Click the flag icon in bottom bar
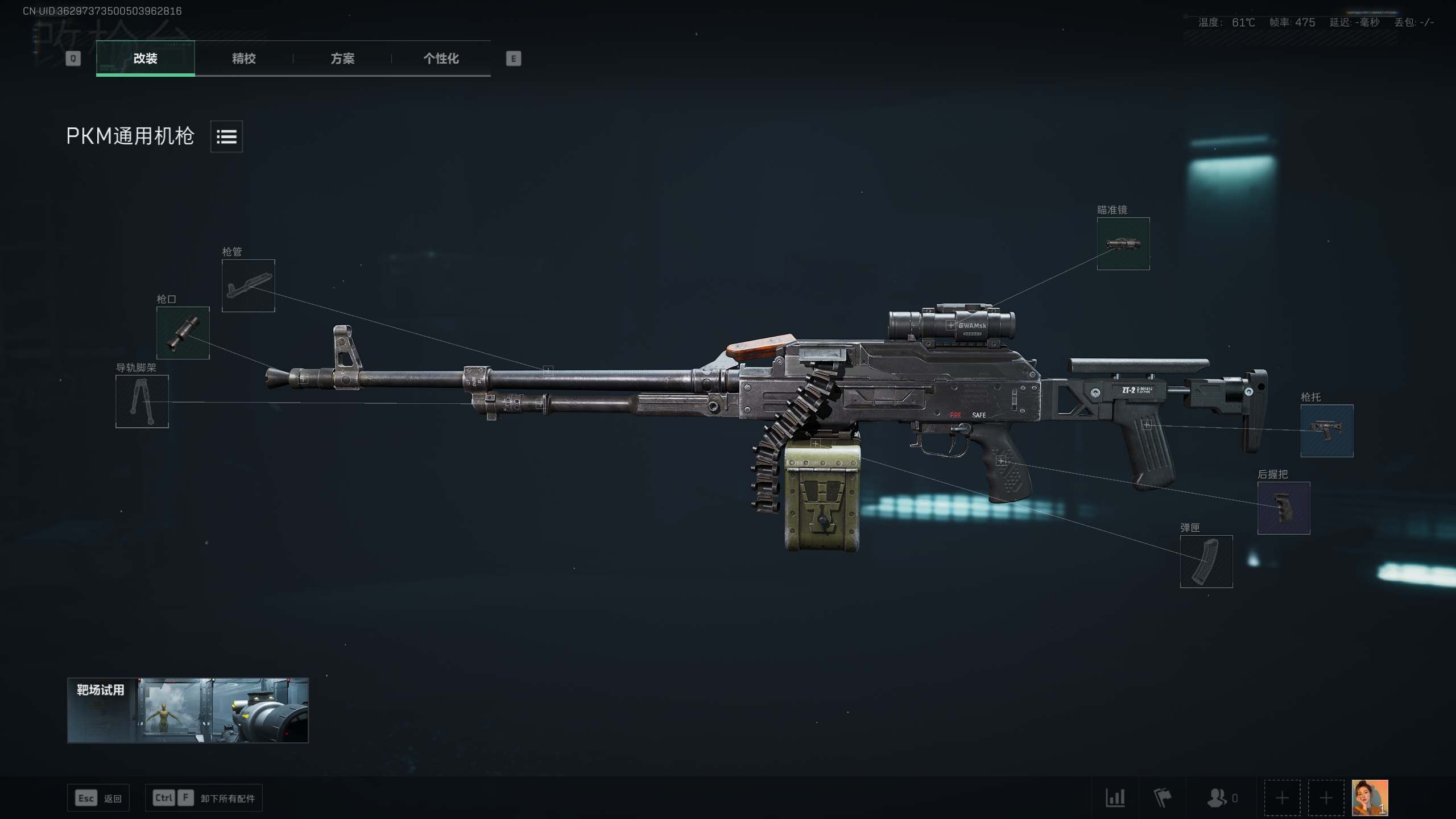 click(1162, 798)
